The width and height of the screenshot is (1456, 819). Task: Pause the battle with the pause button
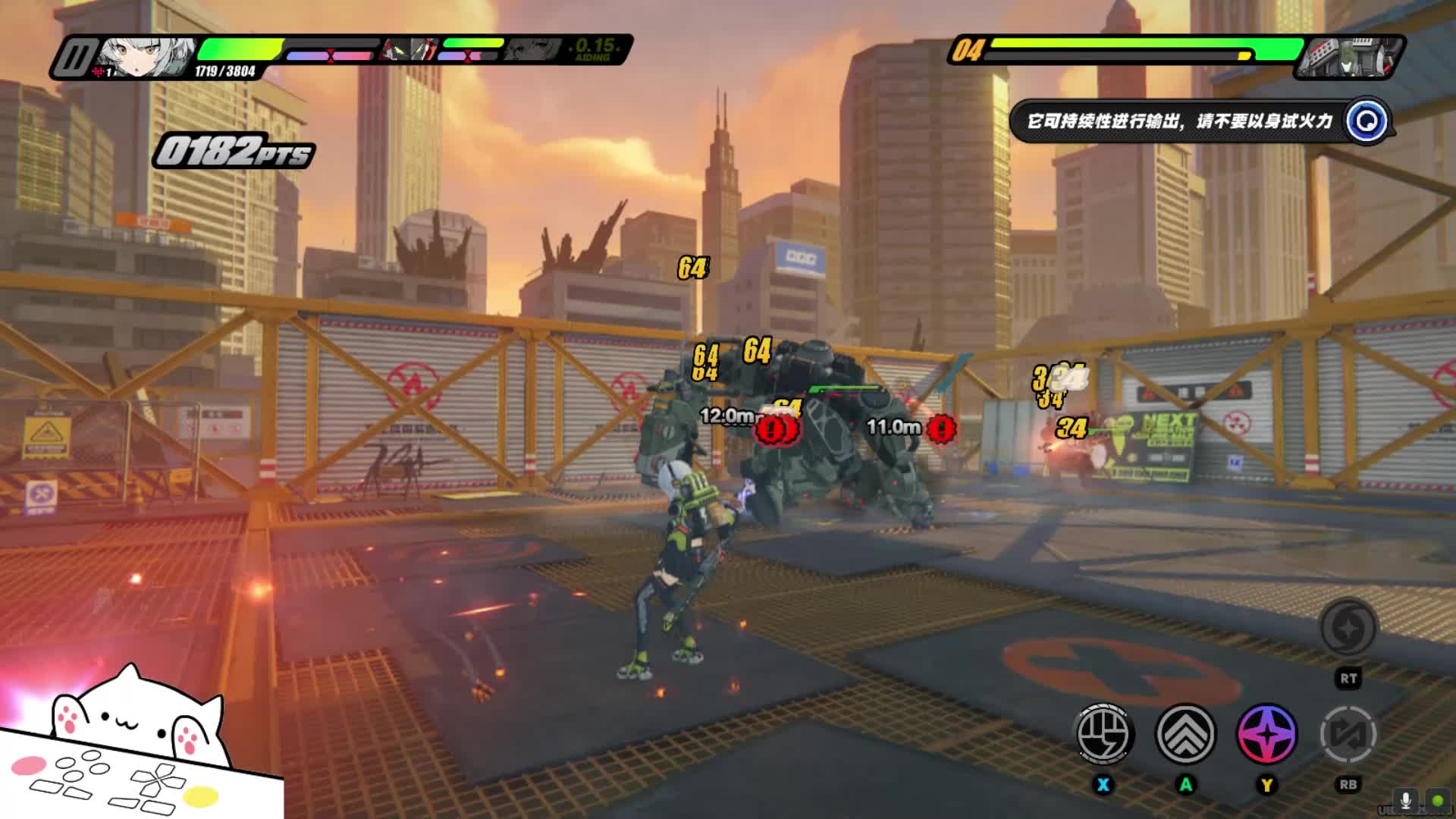click(x=74, y=57)
